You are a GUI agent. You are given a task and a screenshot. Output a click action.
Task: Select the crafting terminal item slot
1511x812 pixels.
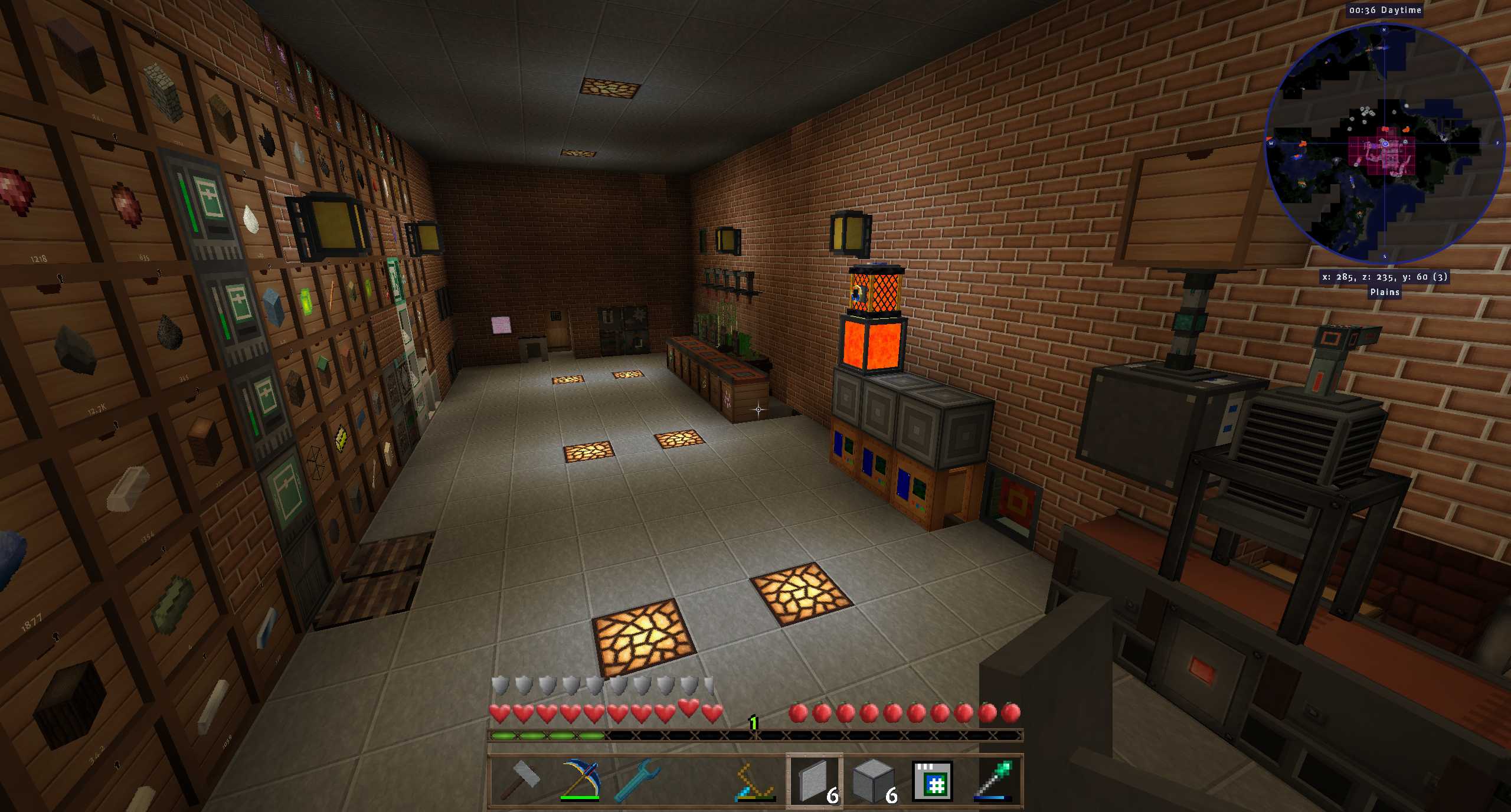[933, 781]
